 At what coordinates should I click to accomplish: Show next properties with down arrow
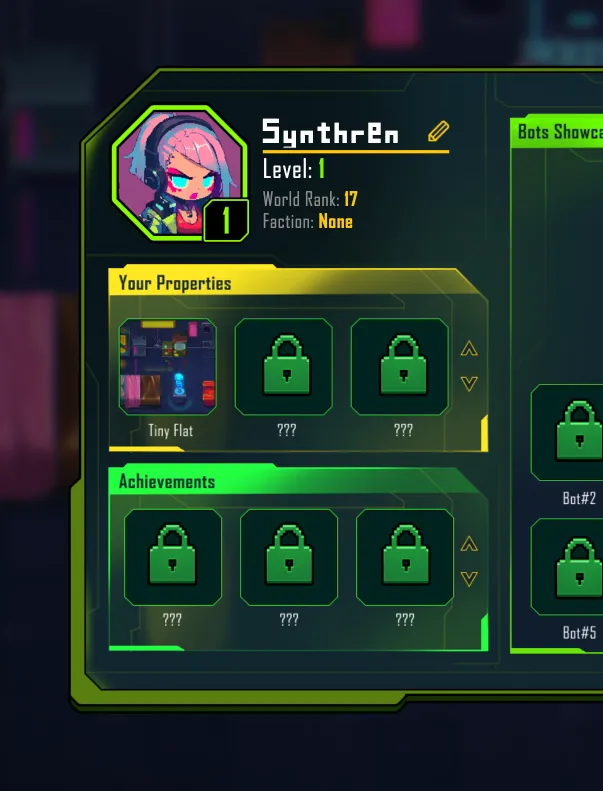[469, 383]
